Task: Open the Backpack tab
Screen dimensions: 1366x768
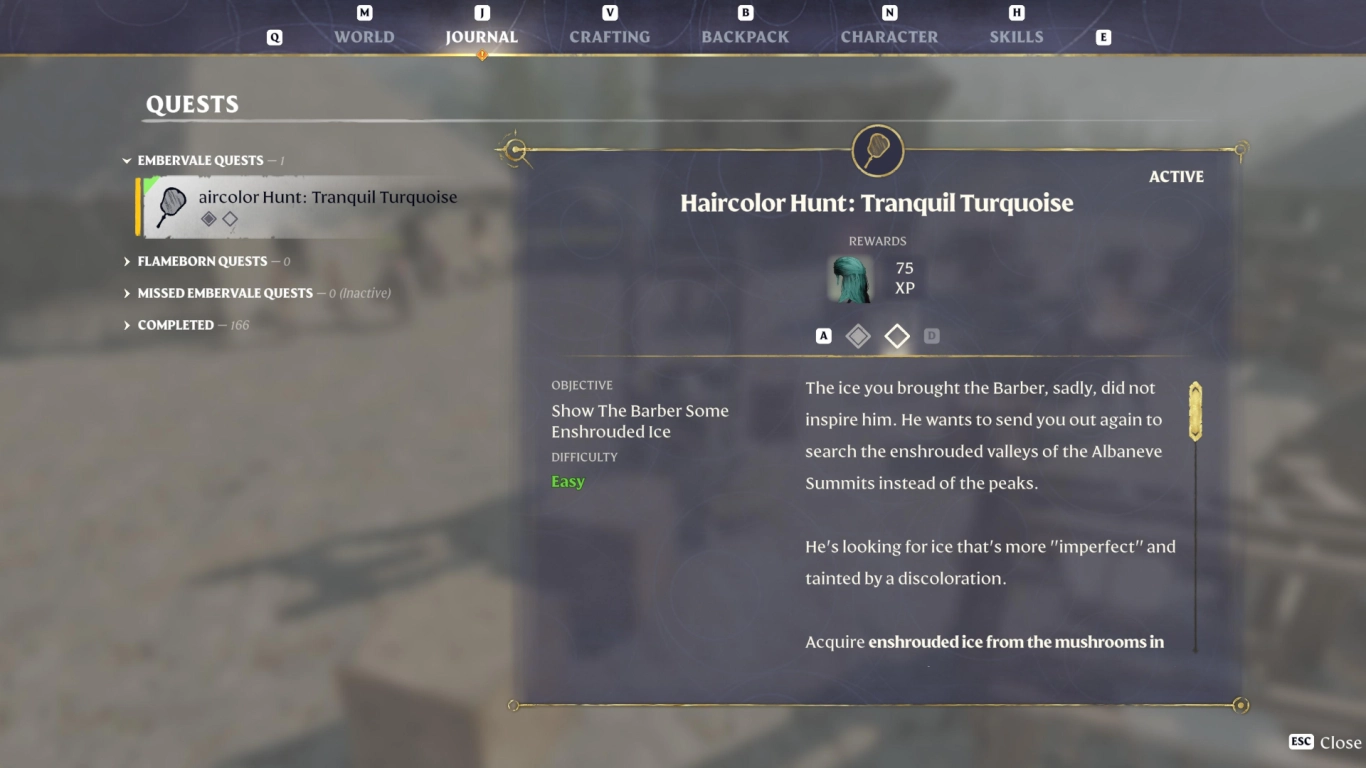Action: point(744,37)
